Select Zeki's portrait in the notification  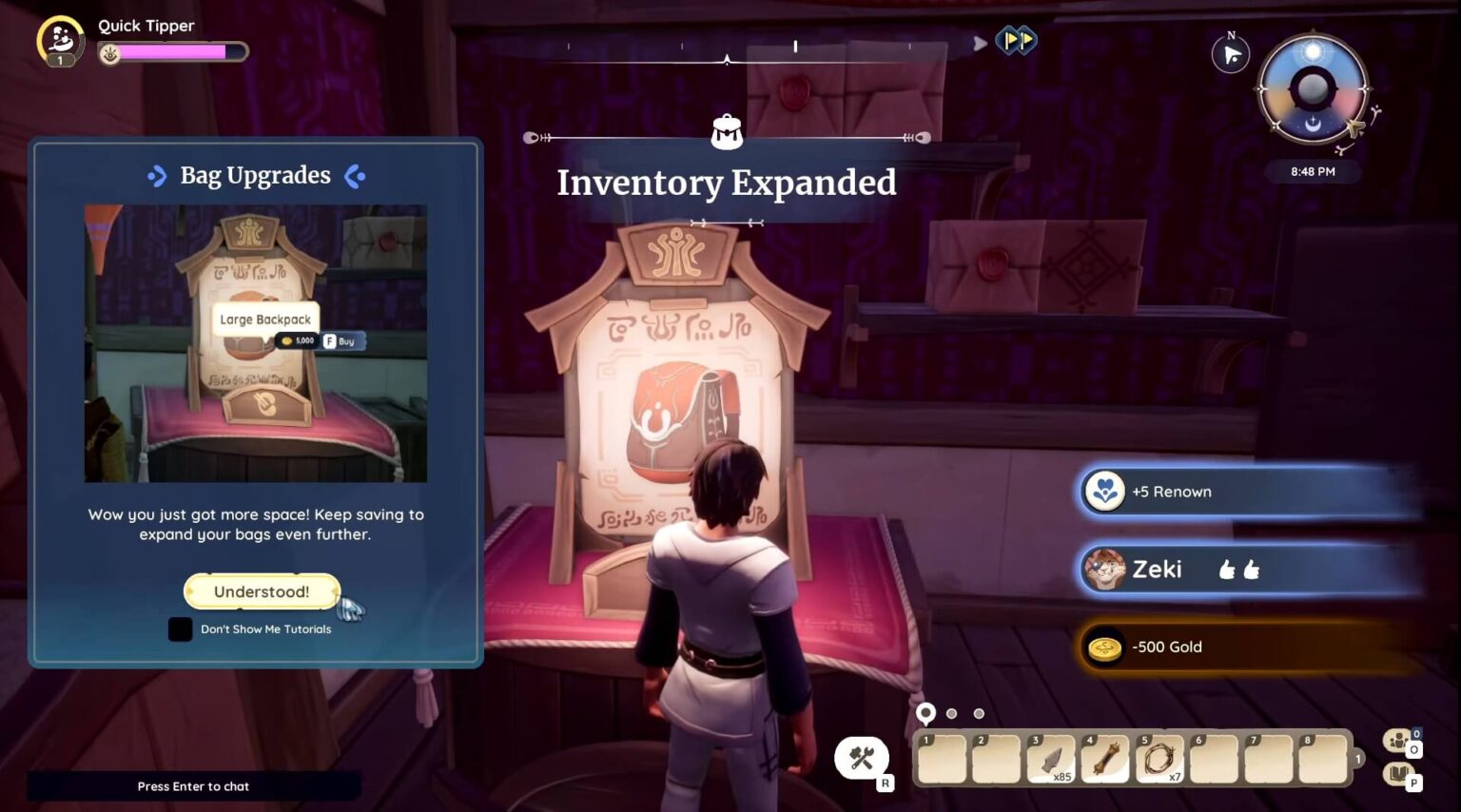(x=1105, y=569)
